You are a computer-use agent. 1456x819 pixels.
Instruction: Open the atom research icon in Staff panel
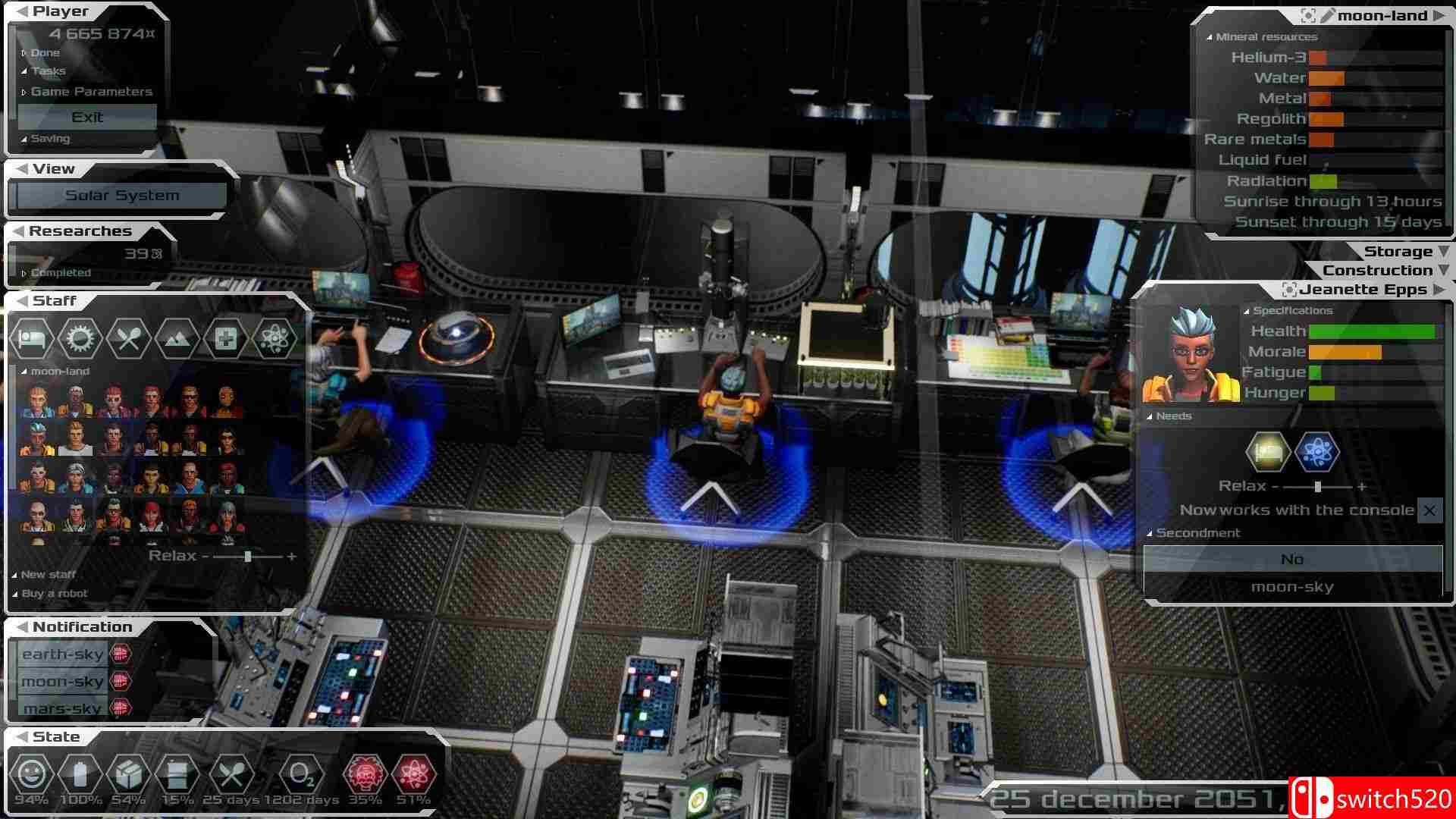275,338
